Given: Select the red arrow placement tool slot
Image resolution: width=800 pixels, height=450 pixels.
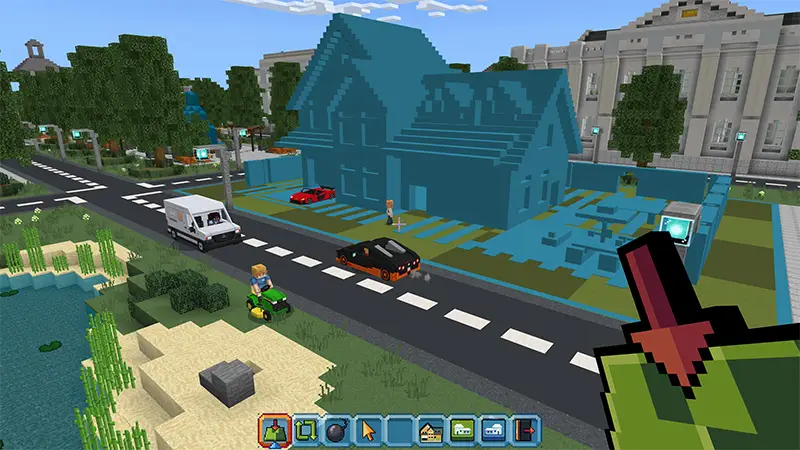Looking at the screenshot, I should (x=274, y=431).
